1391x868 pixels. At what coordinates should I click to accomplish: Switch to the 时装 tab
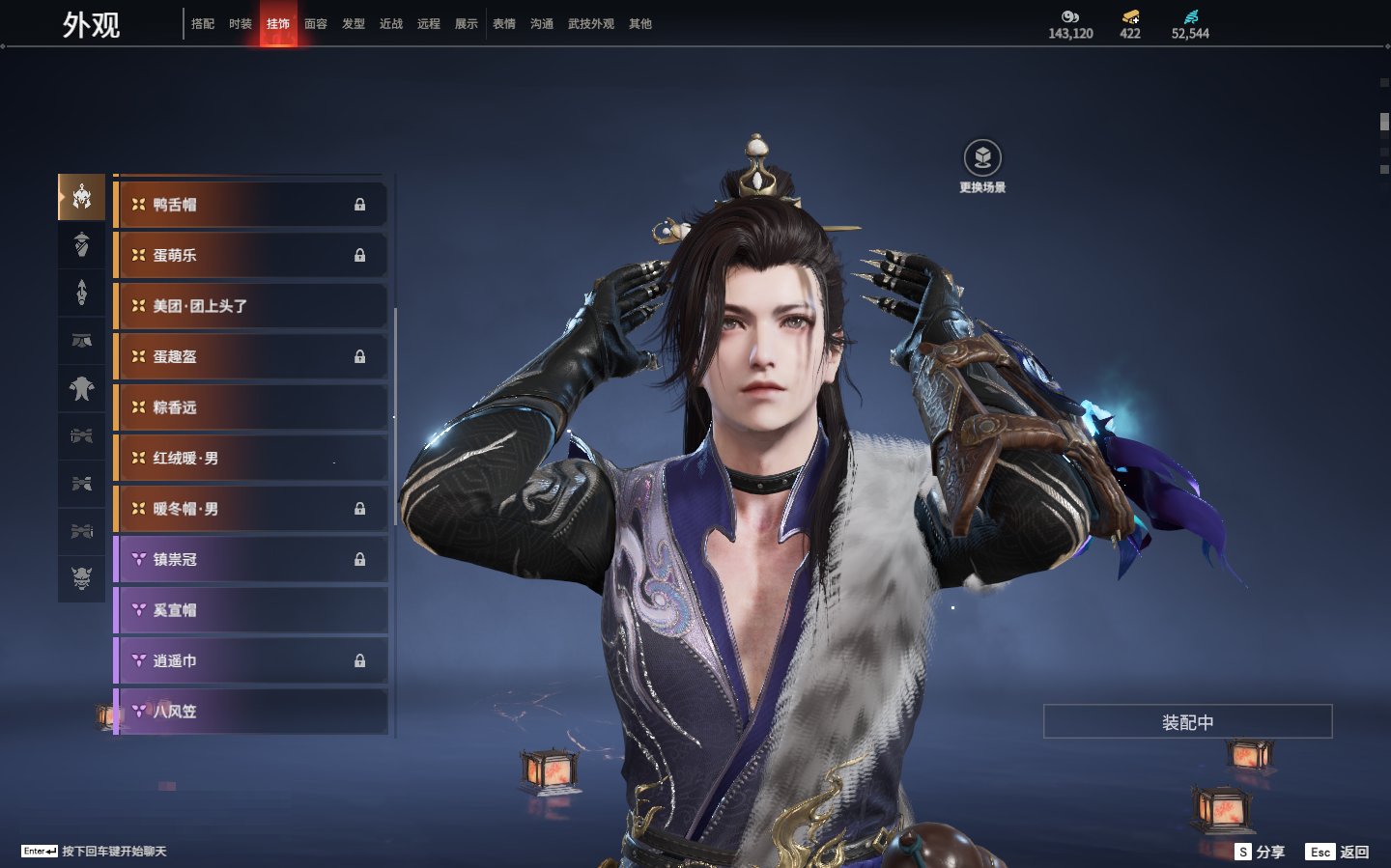pyautogui.click(x=241, y=24)
